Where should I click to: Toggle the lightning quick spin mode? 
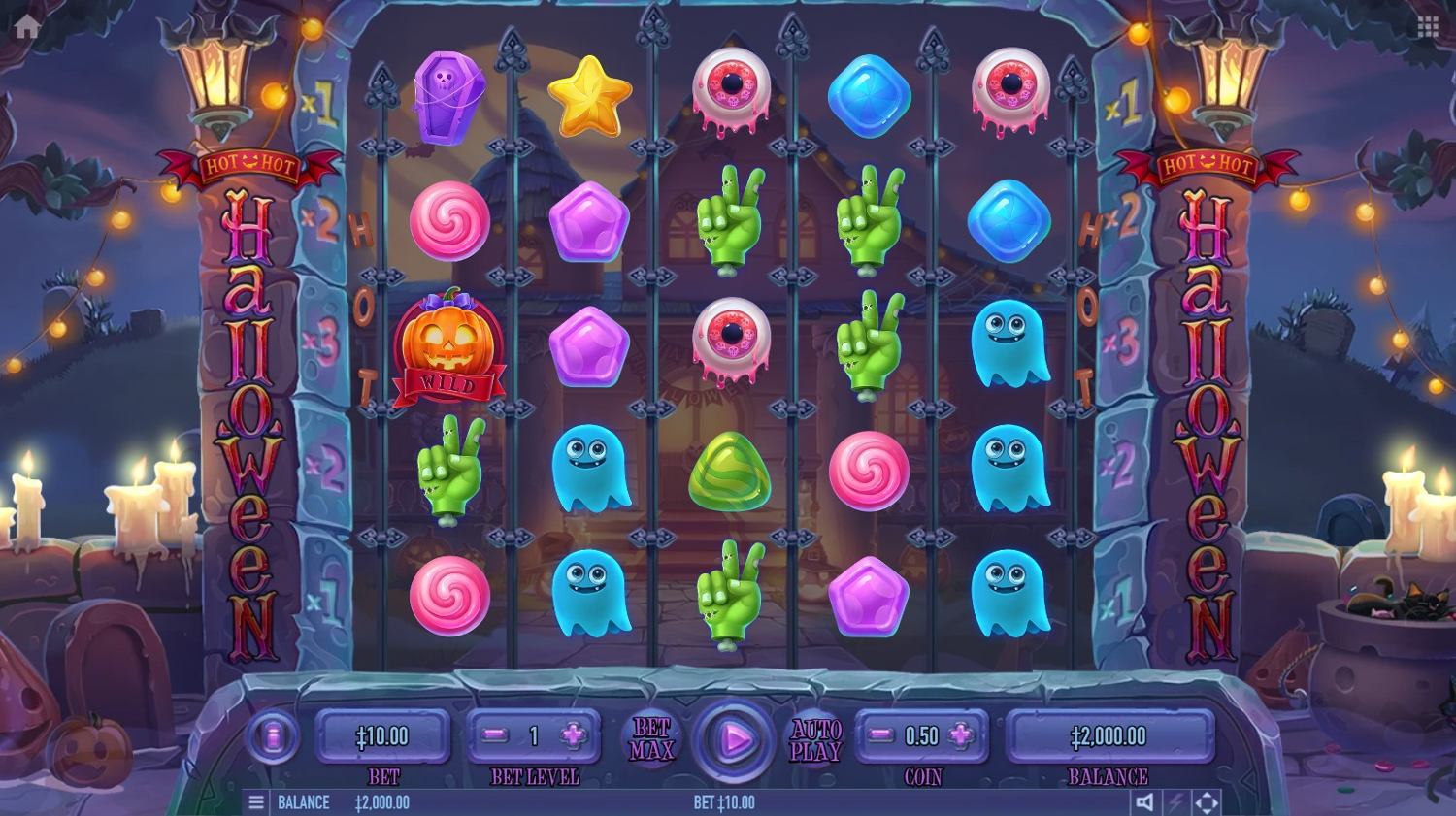[x=1175, y=802]
